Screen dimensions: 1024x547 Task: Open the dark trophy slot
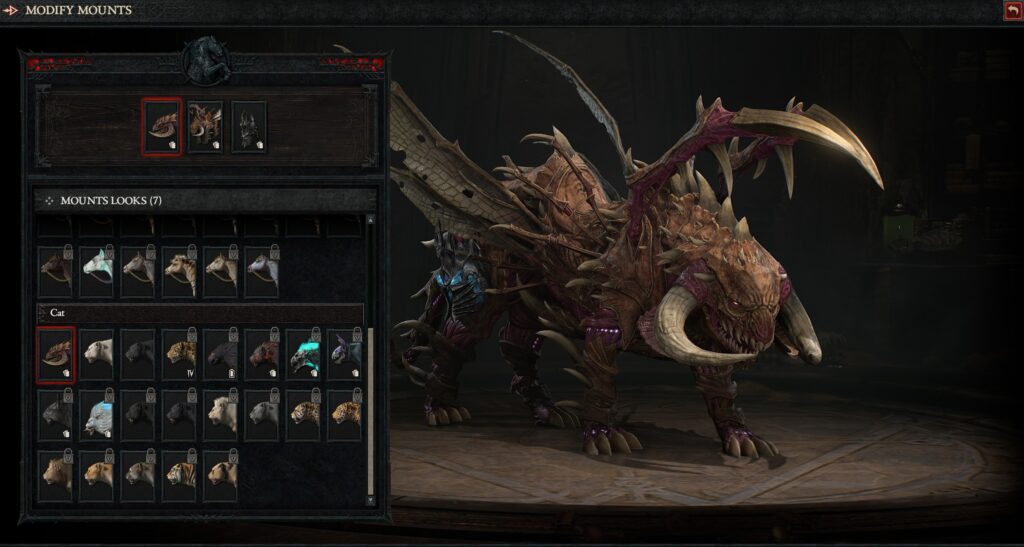[249, 126]
